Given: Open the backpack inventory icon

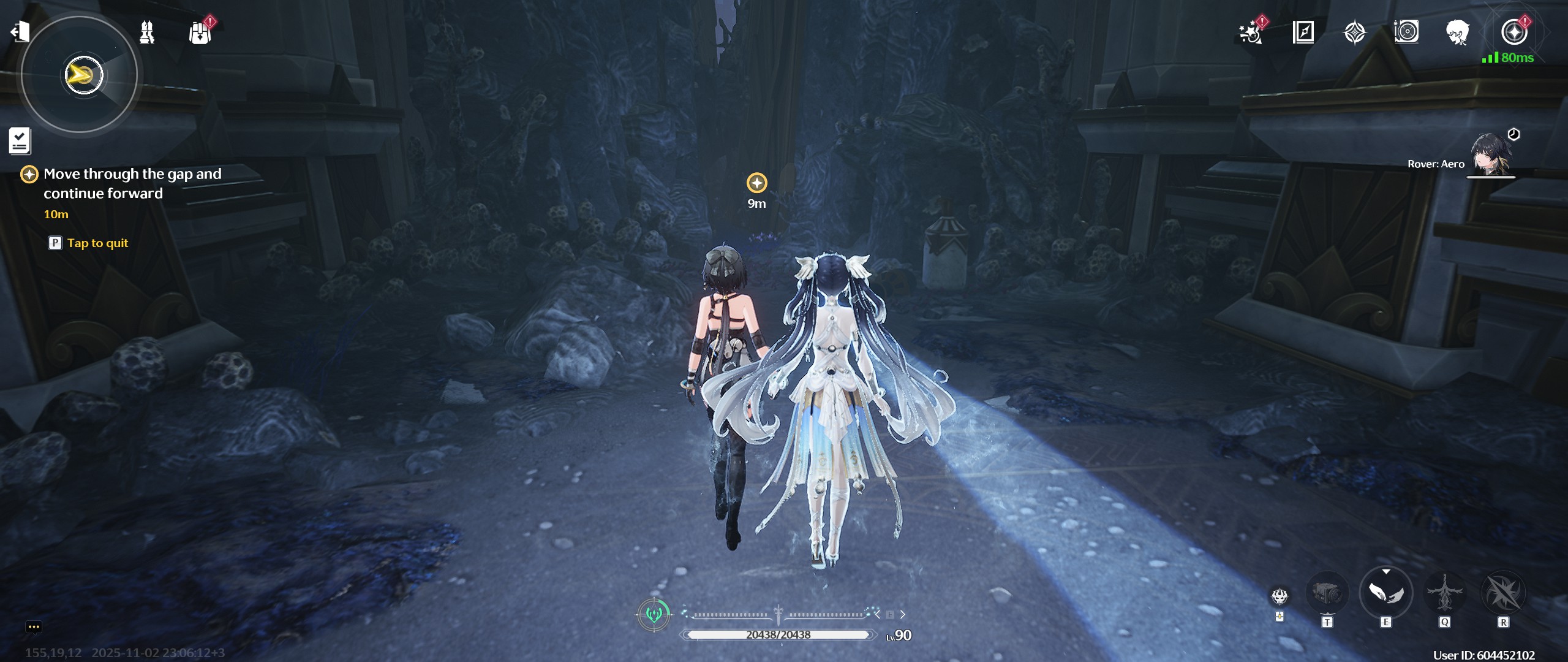Looking at the screenshot, I should 200,33.
